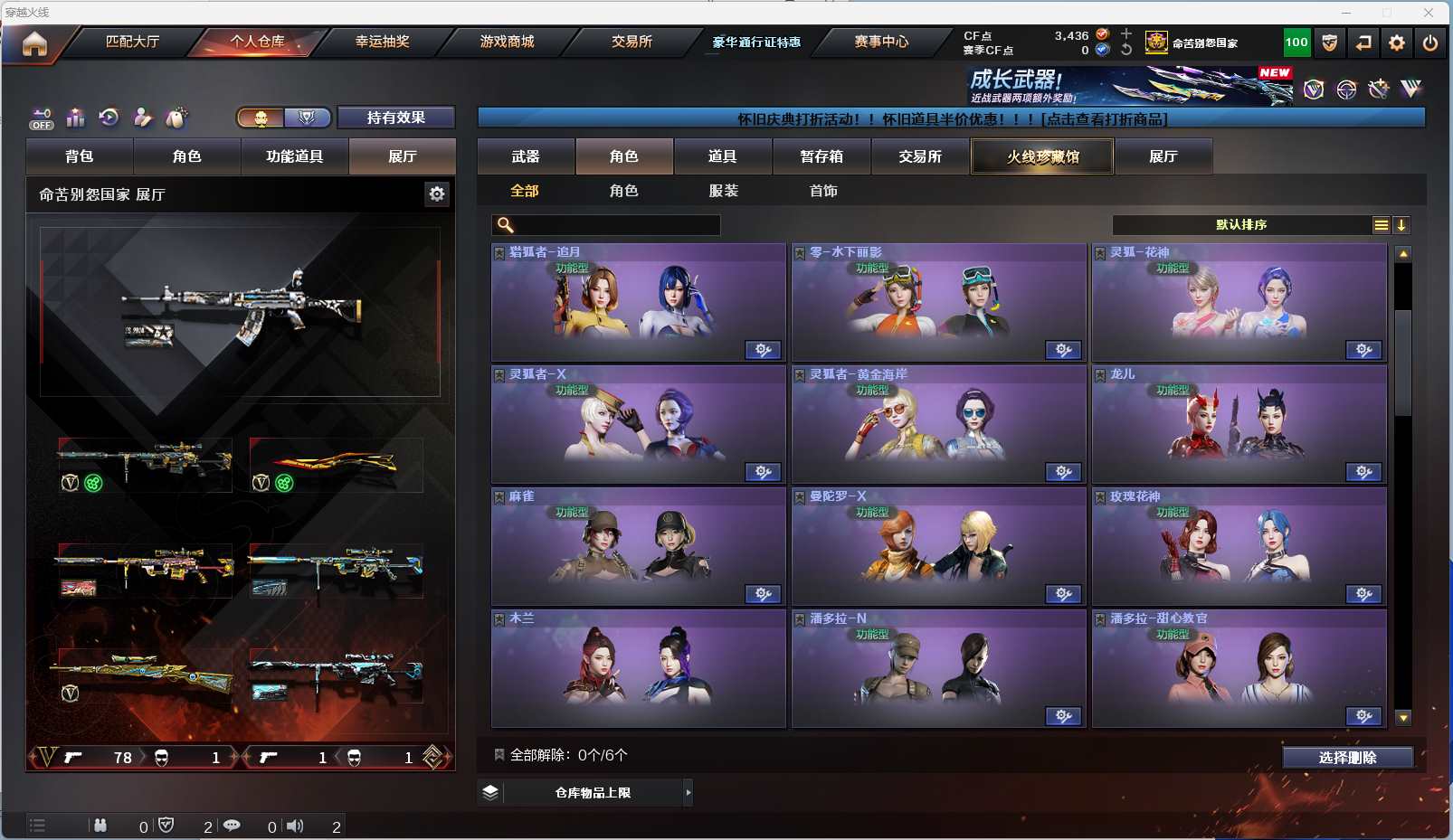This screenshot has height=840, width=1453.
Task: Click the 持有效果 owned effects button
Action: (x=395, y=118)
